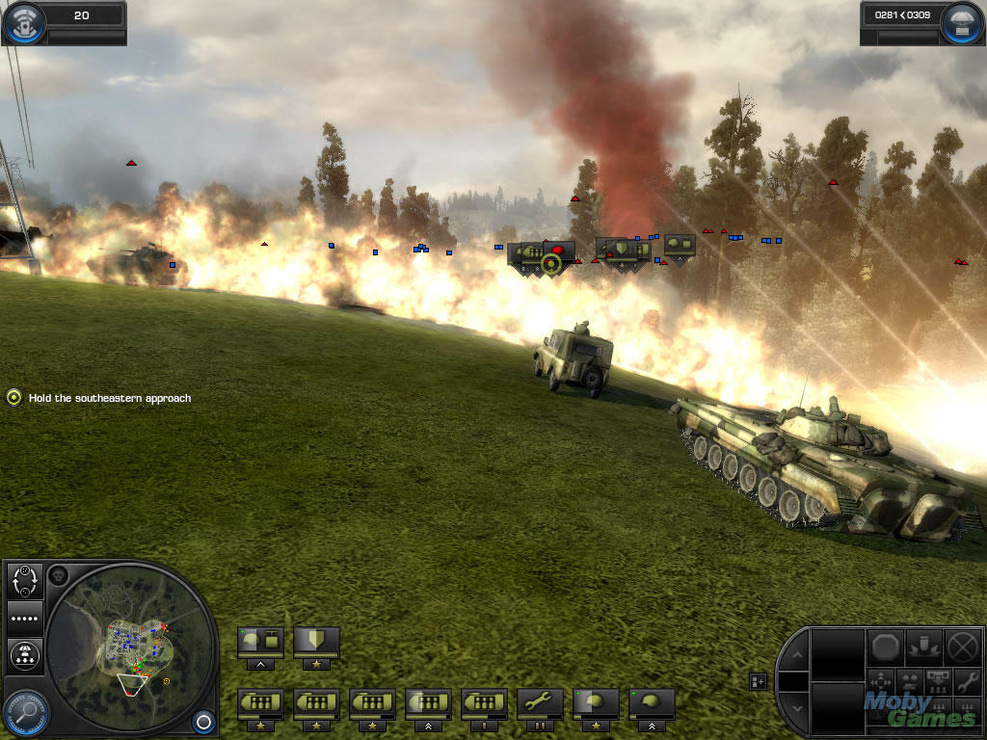Toggle the skull icon above the minimap
Viewport: 987px width, 740px height.
pos(58,576)
